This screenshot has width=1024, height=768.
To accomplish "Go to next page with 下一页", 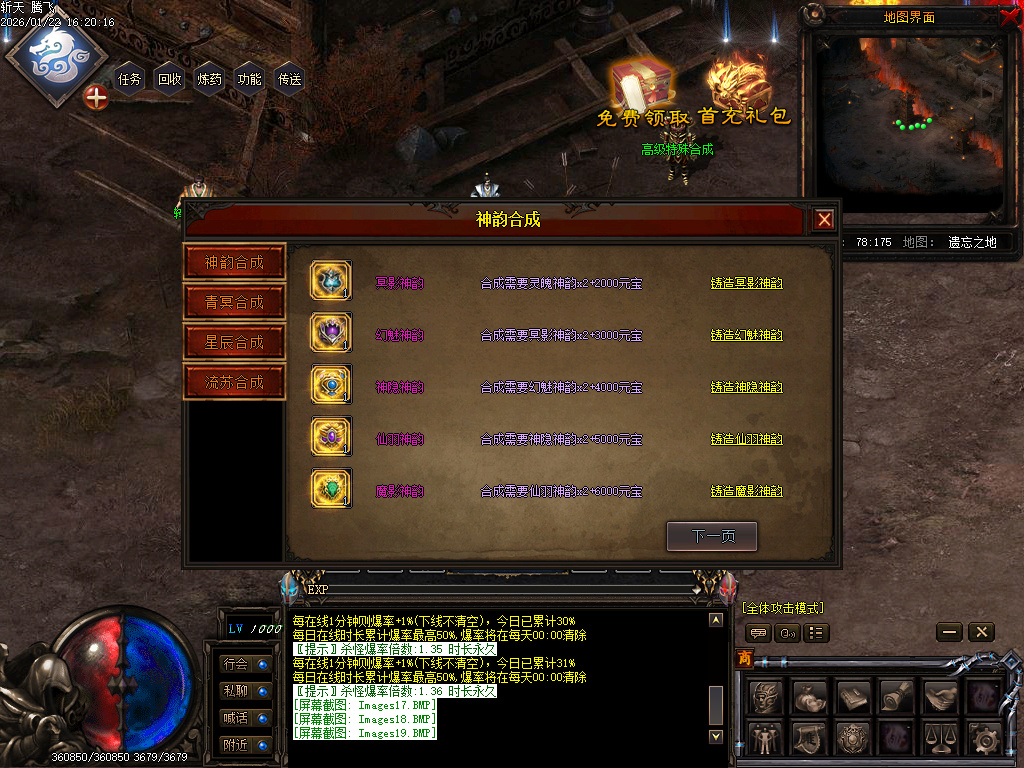I will (x=712, y=537).
